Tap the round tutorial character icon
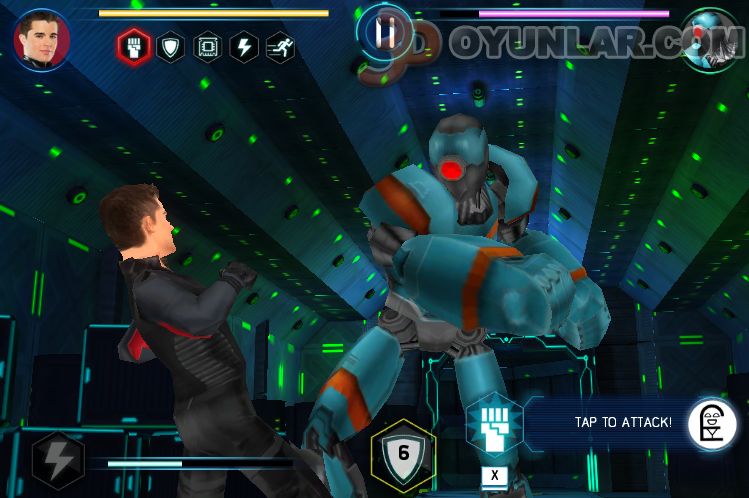This screenshot has width=749, height=498. 711,424
